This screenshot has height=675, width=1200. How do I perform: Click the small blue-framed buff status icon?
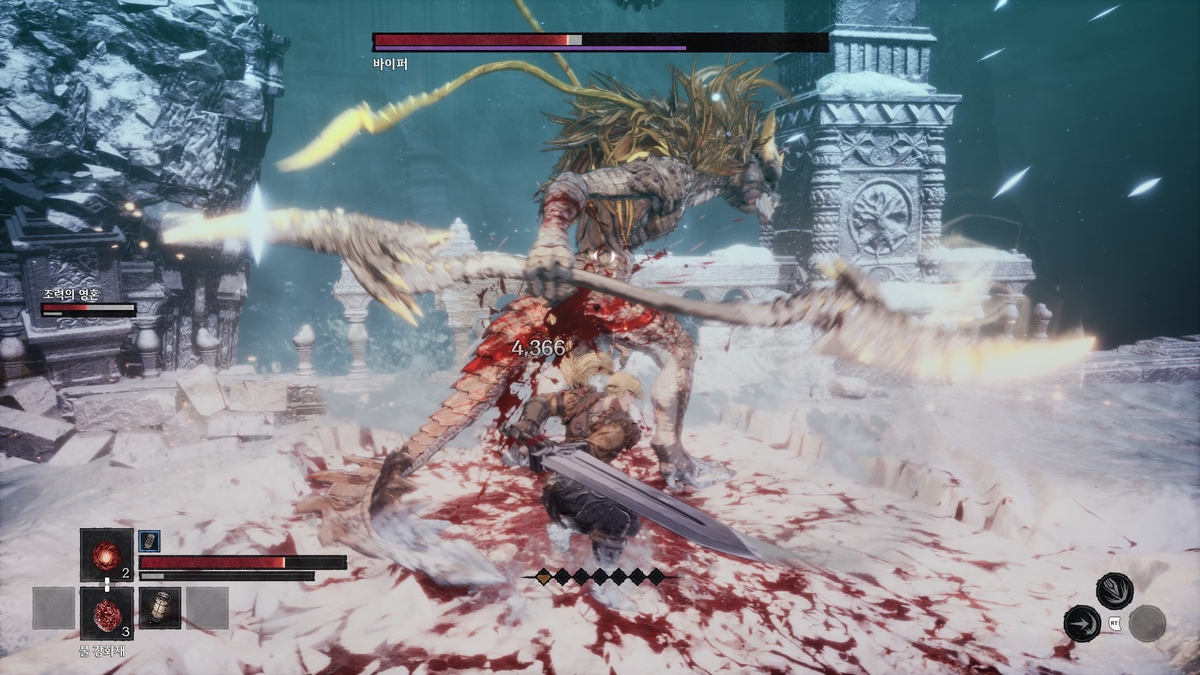tap(149, 539)
